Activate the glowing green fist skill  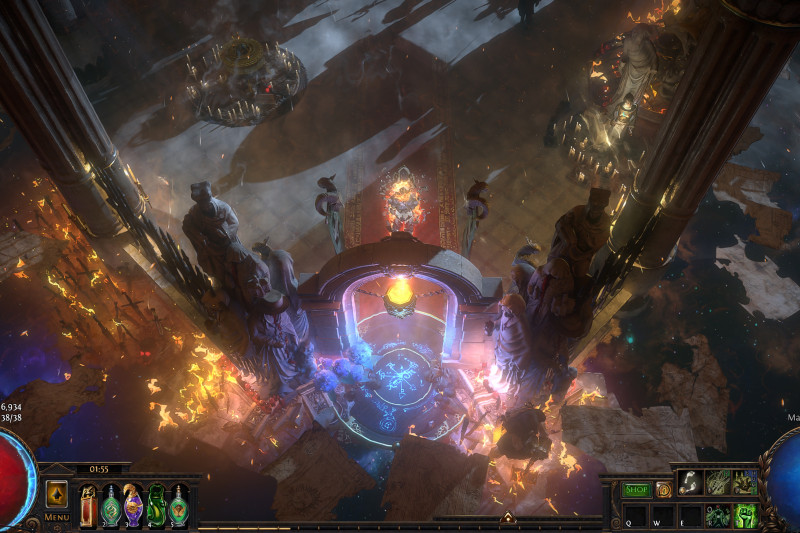[x=745, y=515]
